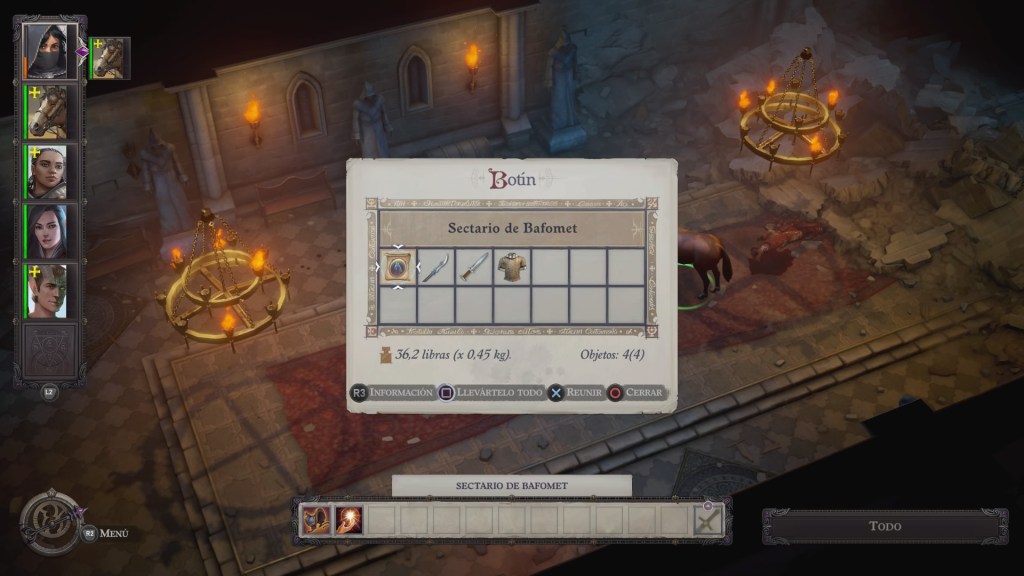Select the dark-haired woman's portrait

click(47, 231)
